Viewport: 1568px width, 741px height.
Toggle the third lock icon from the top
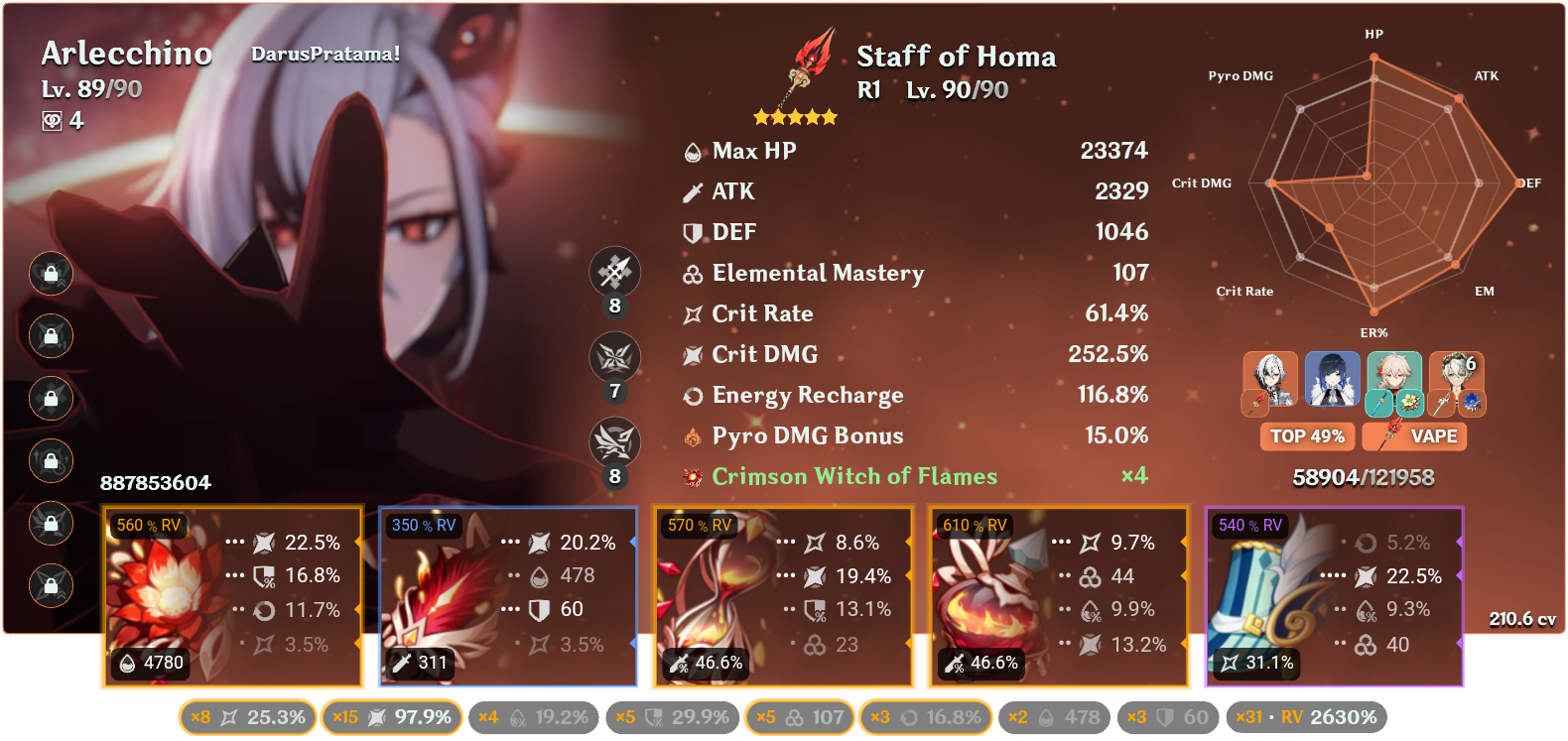pos(51,400)
